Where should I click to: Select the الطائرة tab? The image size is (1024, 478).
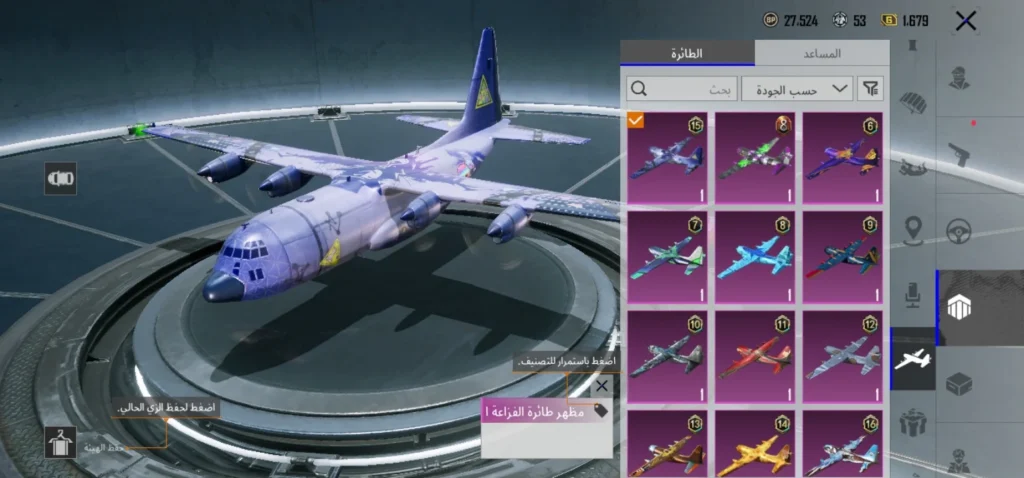(687, 53)
